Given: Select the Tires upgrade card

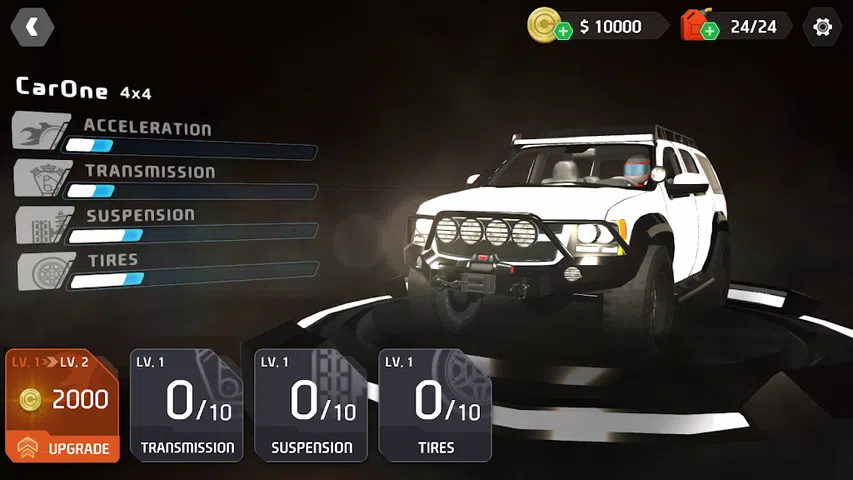Looking at the screenshot, I should 435,405.
